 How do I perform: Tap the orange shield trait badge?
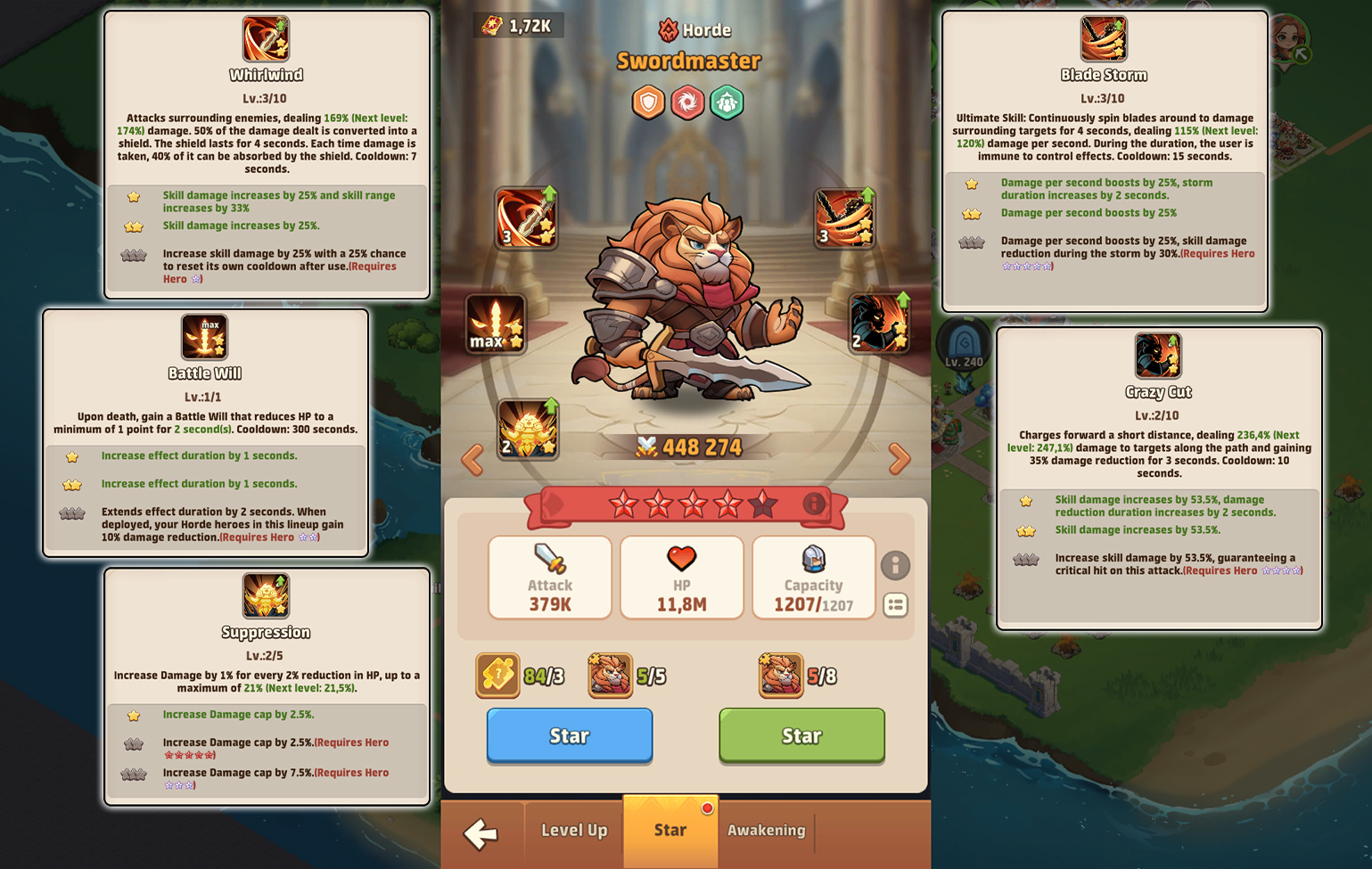click(x=648, y=102)
